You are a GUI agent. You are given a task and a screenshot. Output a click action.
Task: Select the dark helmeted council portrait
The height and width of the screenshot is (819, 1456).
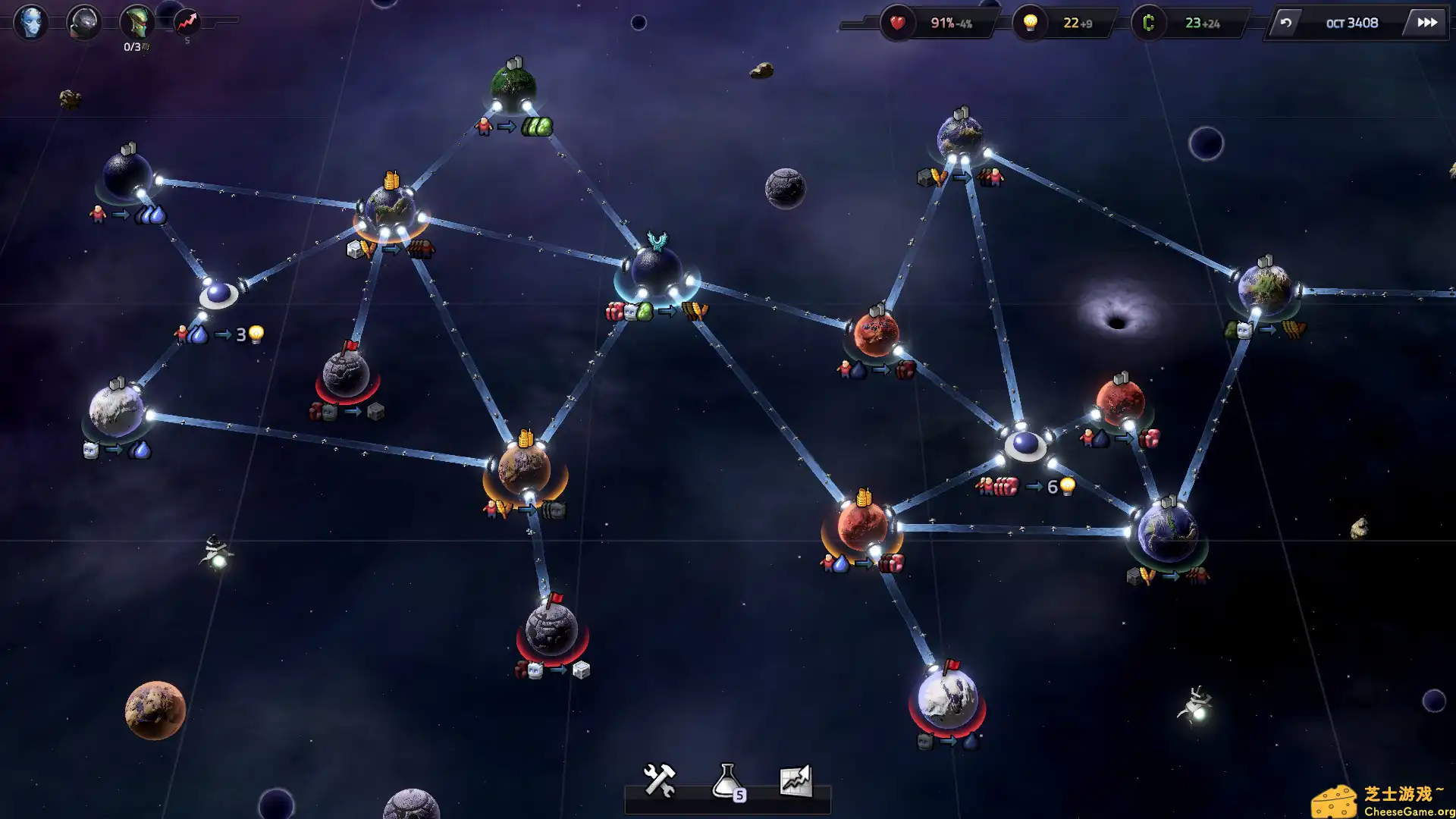[84, 22]
